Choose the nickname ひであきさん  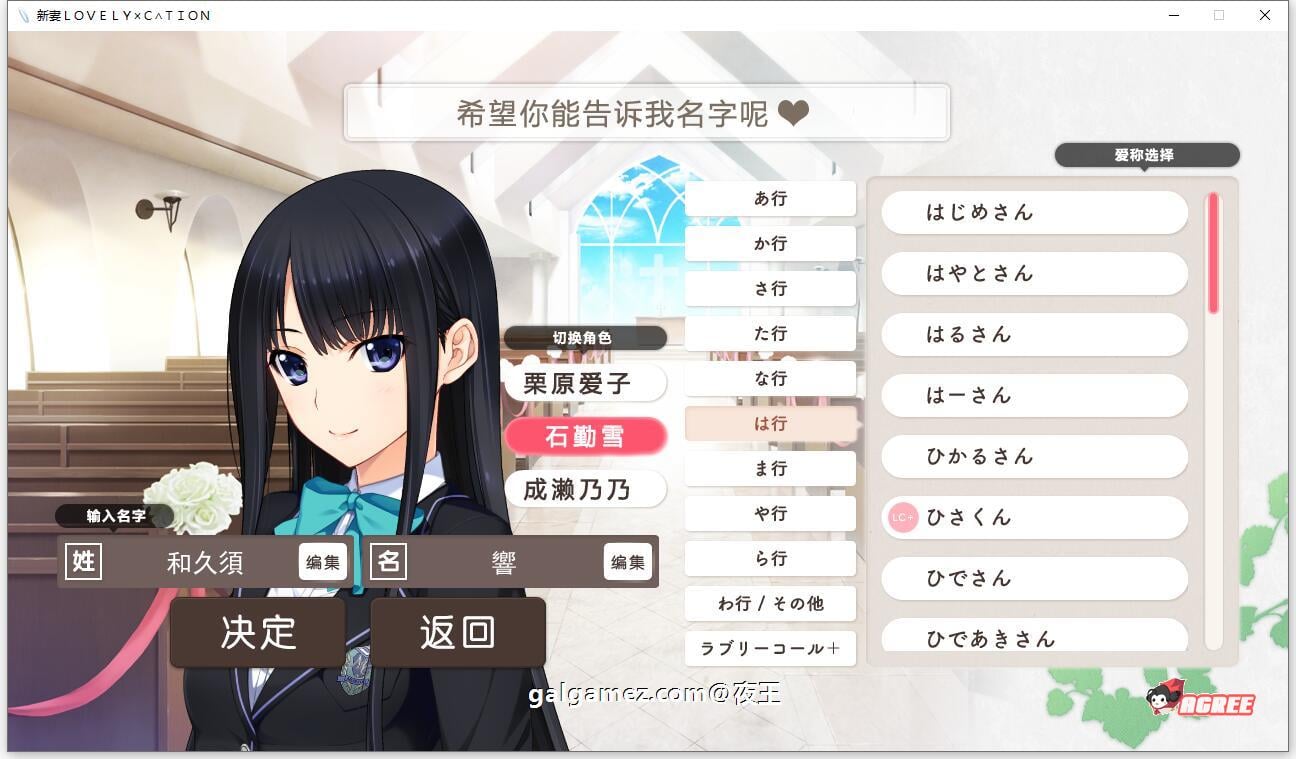click(1034, 638)
